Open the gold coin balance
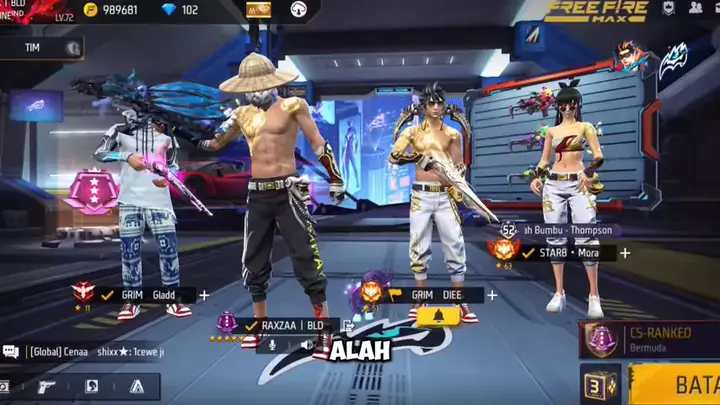Viewport: 720px width, 405px height. pos(110,10)
